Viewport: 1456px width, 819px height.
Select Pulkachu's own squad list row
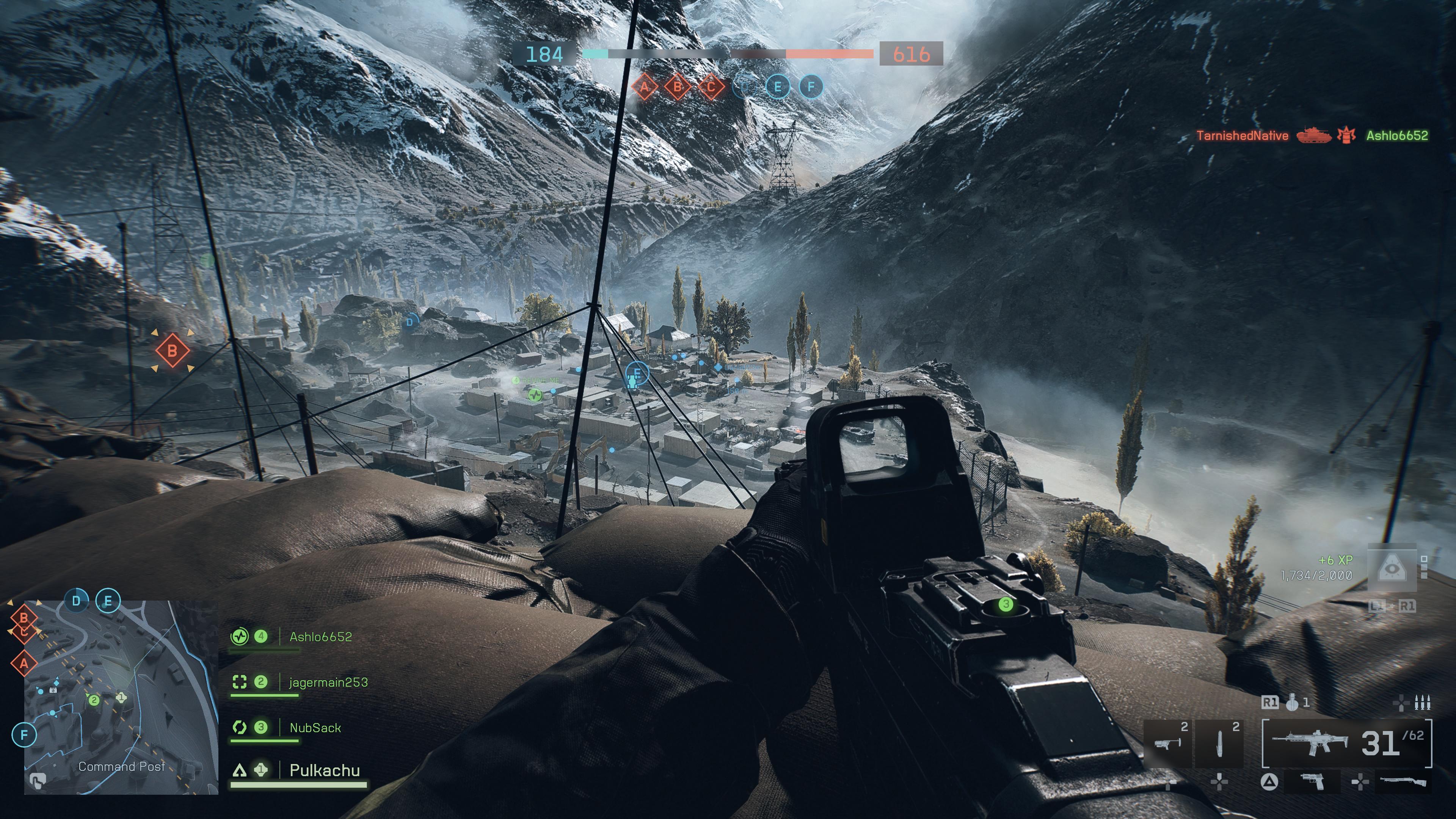coord(325,770)
